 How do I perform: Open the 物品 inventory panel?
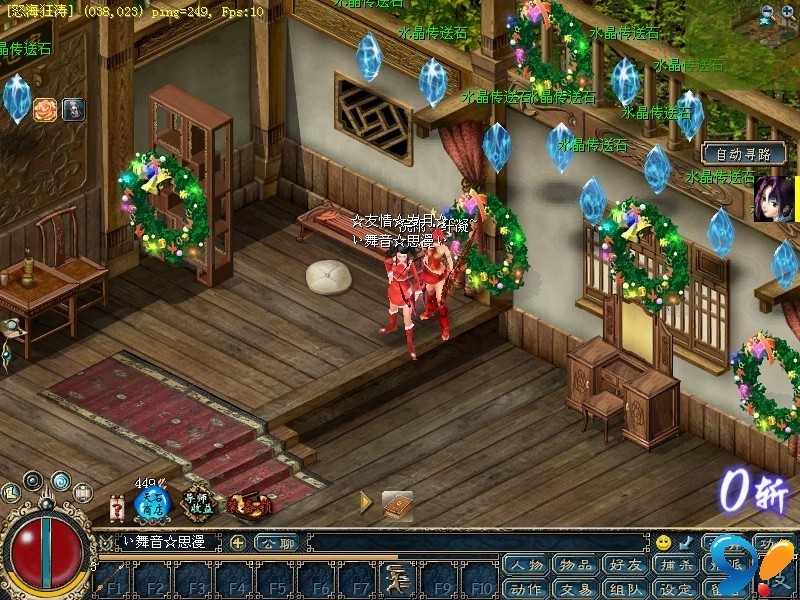(x=576, y=566)
